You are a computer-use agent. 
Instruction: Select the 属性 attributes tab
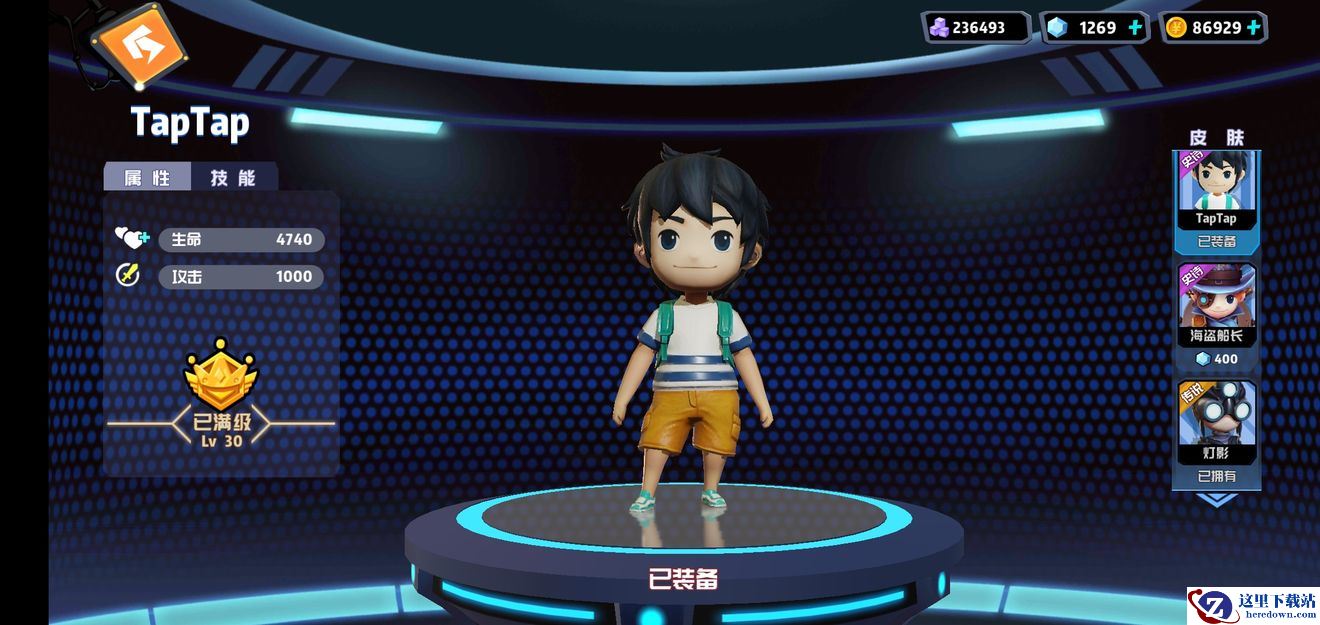(x=147, y=178)
